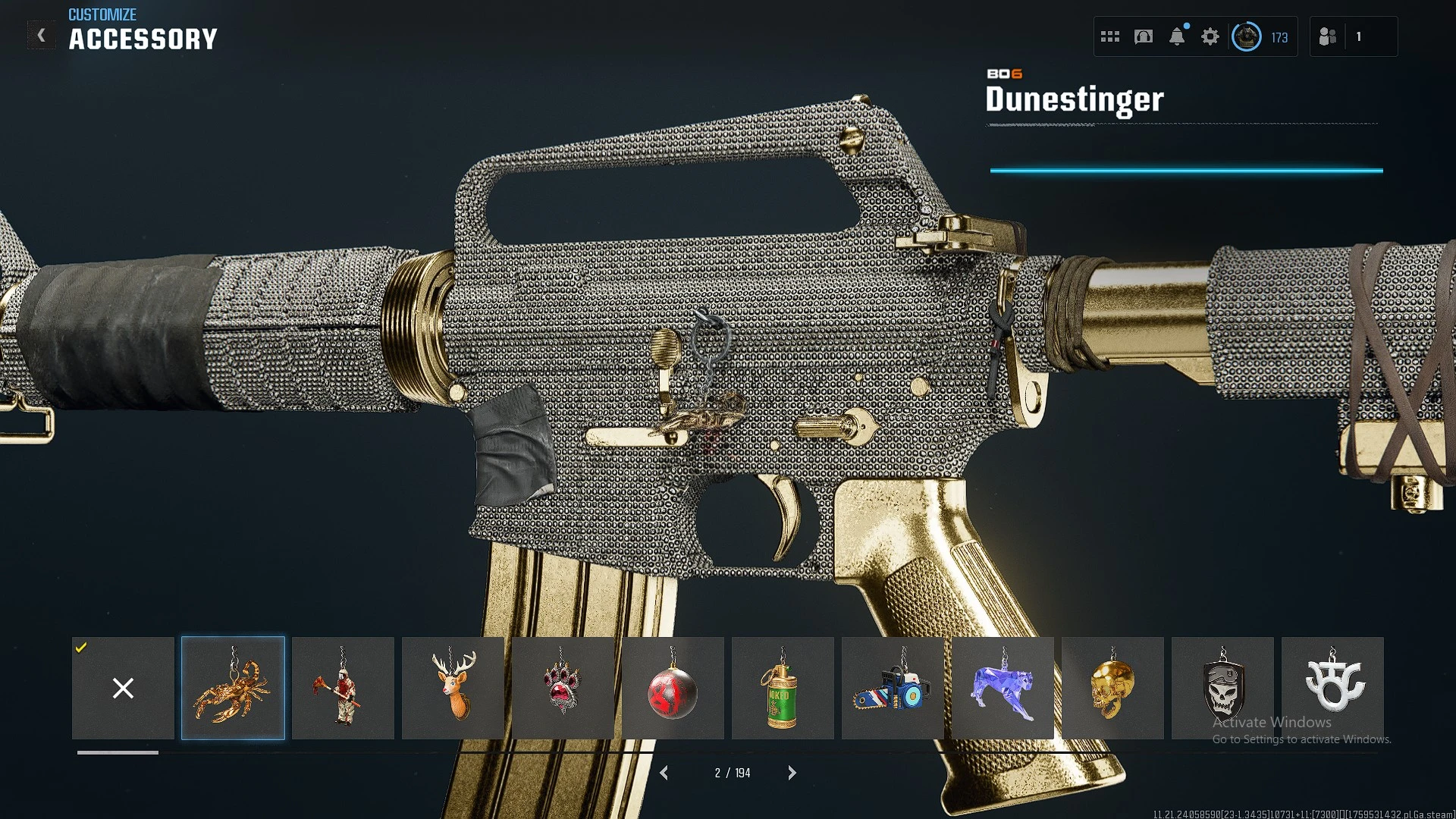
Task: Pick the red paw print charm
Action: tap(563, 688)
